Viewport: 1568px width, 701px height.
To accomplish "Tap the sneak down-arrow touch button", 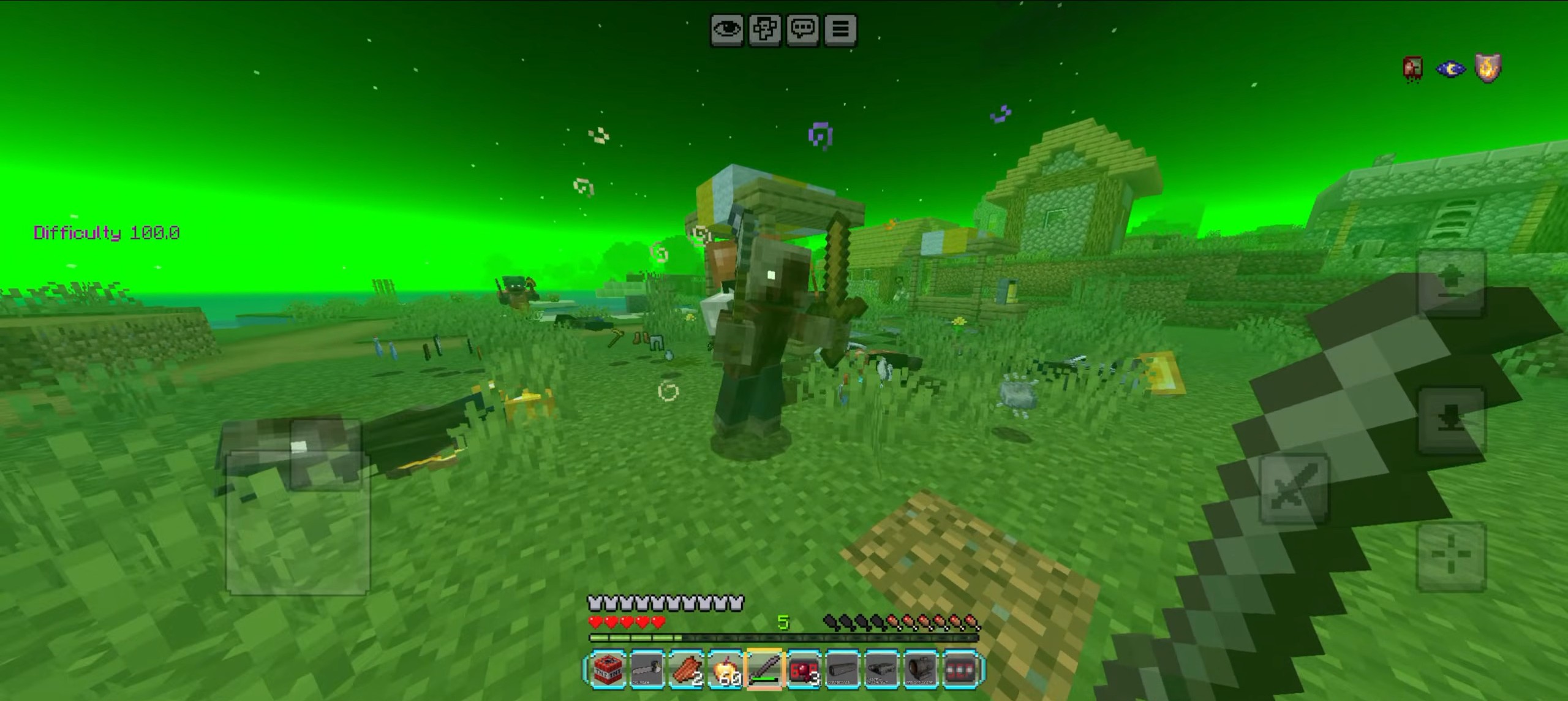I will coord(1452,420).
